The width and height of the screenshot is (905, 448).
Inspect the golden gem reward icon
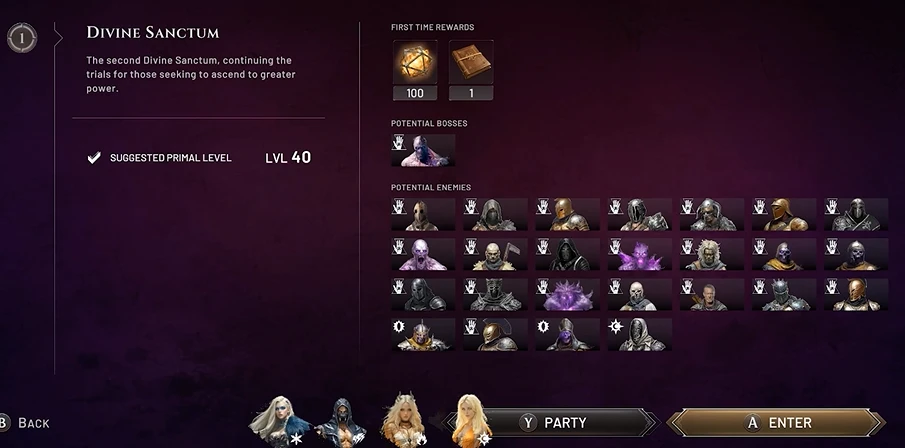pos(415,63)
